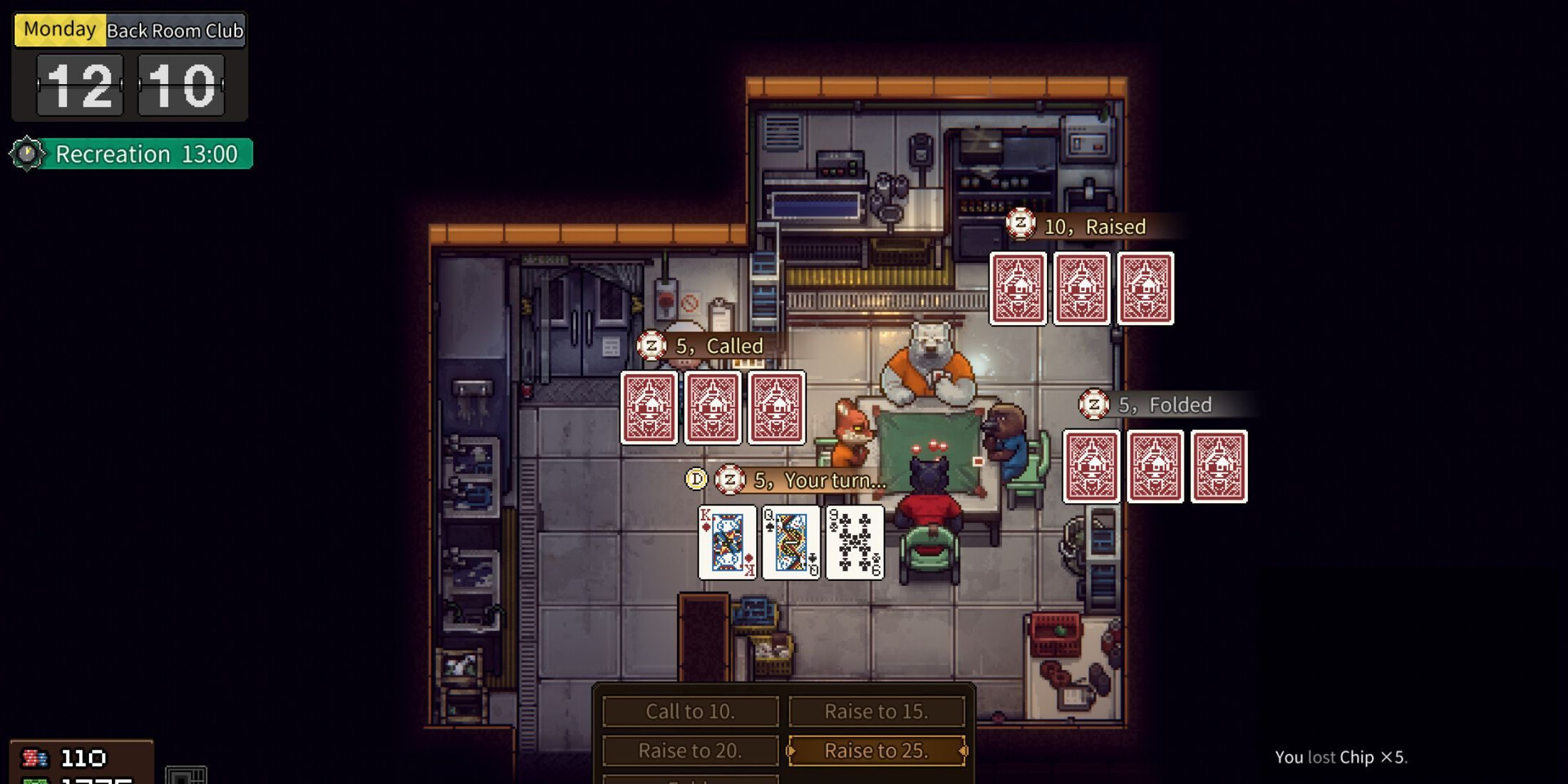1568x784 pixels.
Task: Click the 'Back Room Club' location label
Action: [175, 31]
